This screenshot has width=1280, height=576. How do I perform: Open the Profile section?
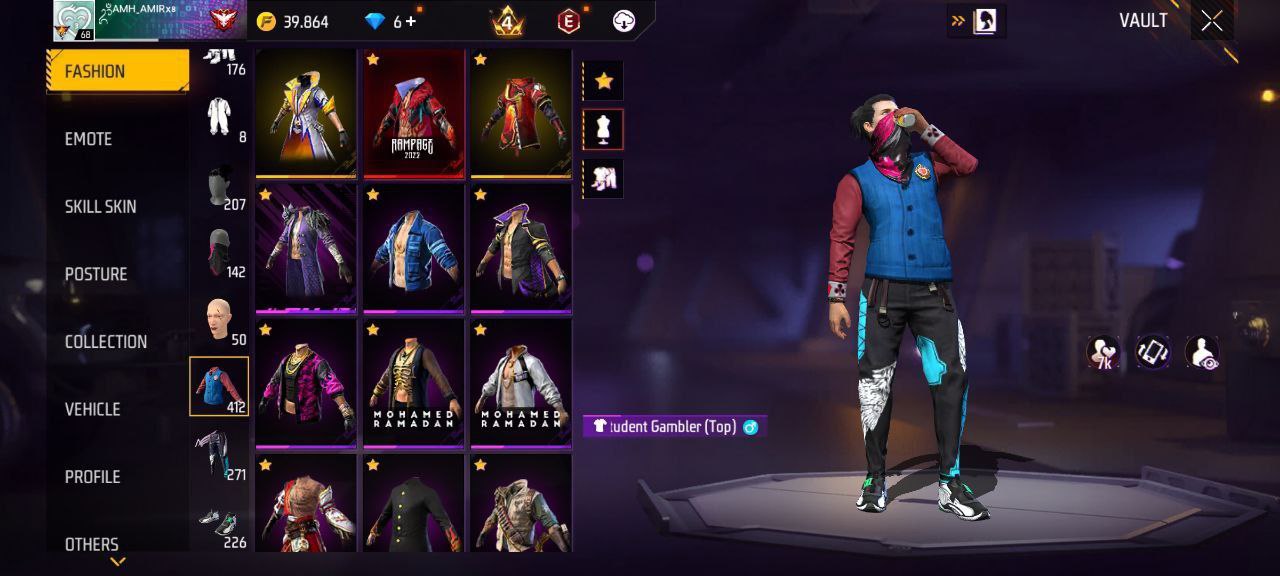tap(92, 477)
